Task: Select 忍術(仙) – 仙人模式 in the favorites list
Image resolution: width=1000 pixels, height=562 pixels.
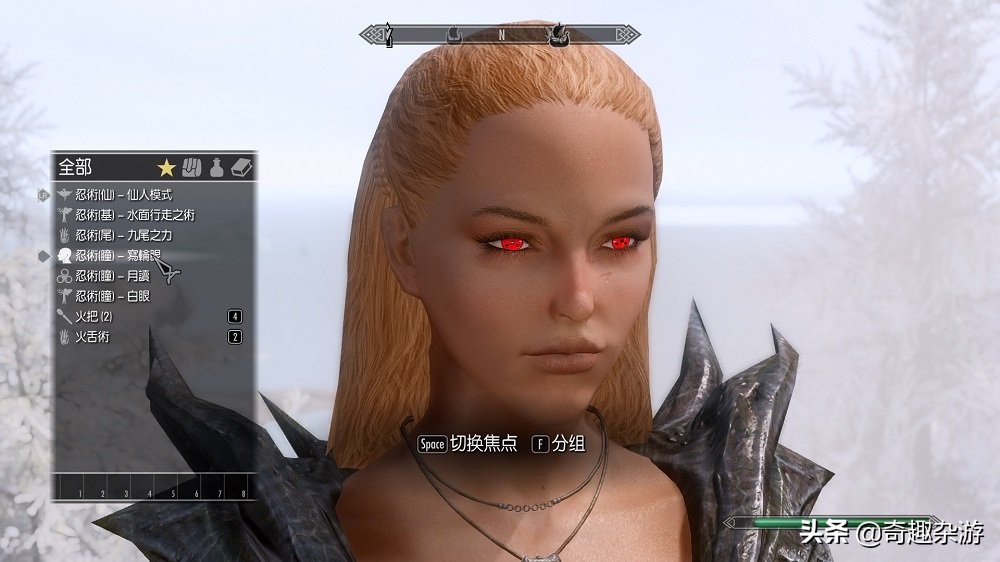Action: [123, 195]
